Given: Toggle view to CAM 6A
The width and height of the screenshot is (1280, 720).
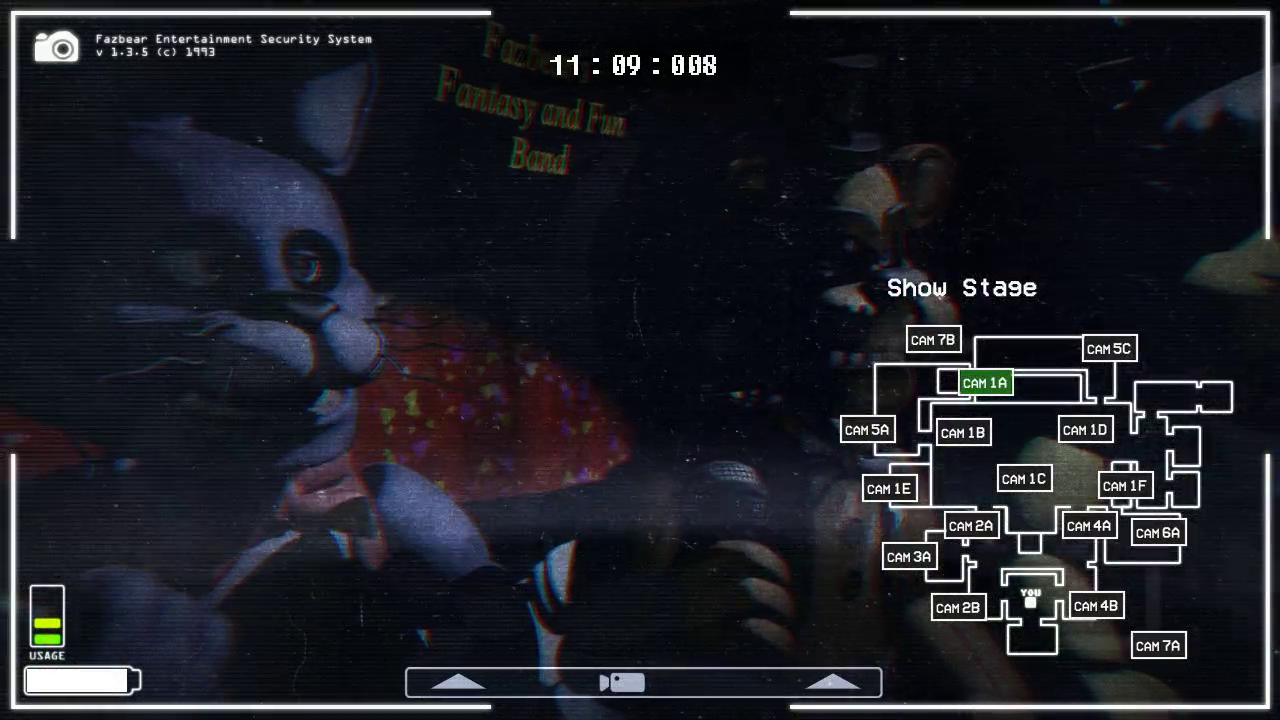Looking at the screenshot, I should click(1157, 533).
